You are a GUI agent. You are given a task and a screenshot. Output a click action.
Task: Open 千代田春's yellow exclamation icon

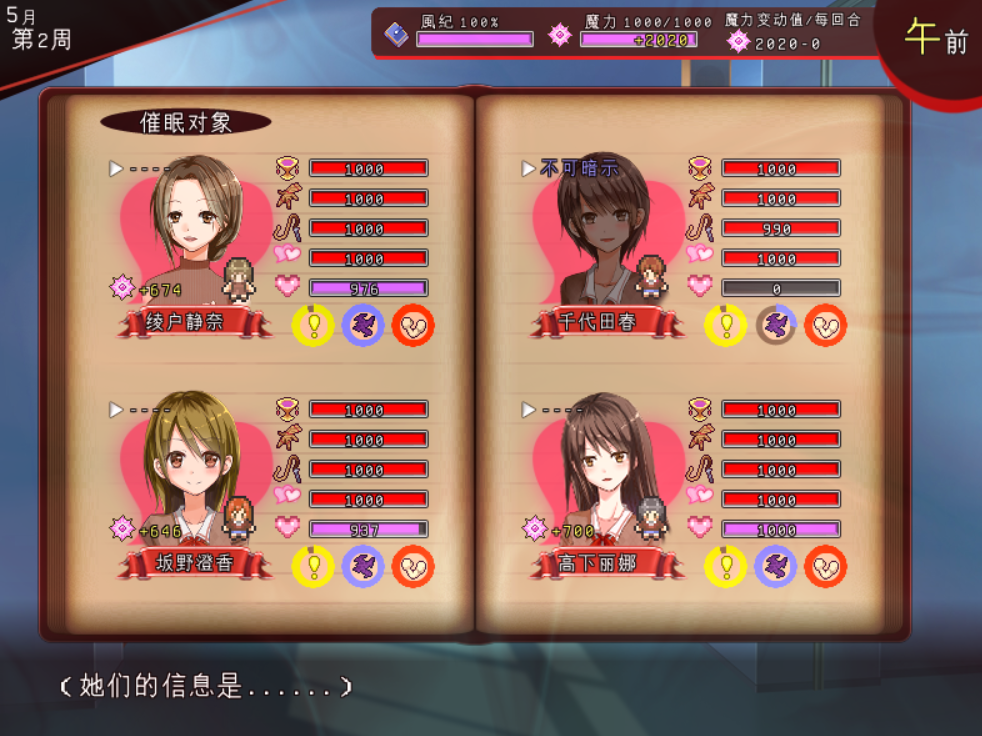point(726,326)
